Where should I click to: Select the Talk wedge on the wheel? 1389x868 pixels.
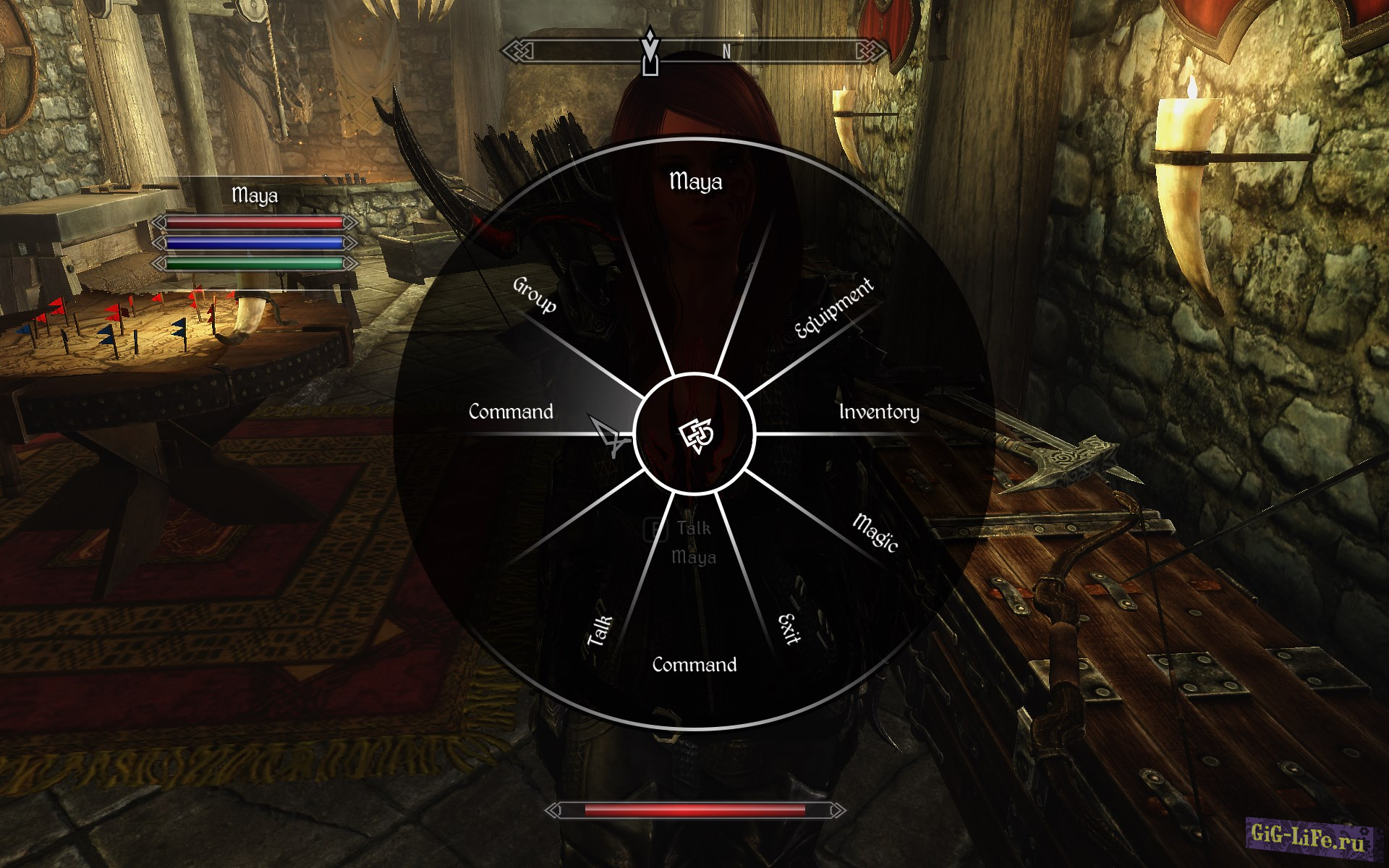600,631
